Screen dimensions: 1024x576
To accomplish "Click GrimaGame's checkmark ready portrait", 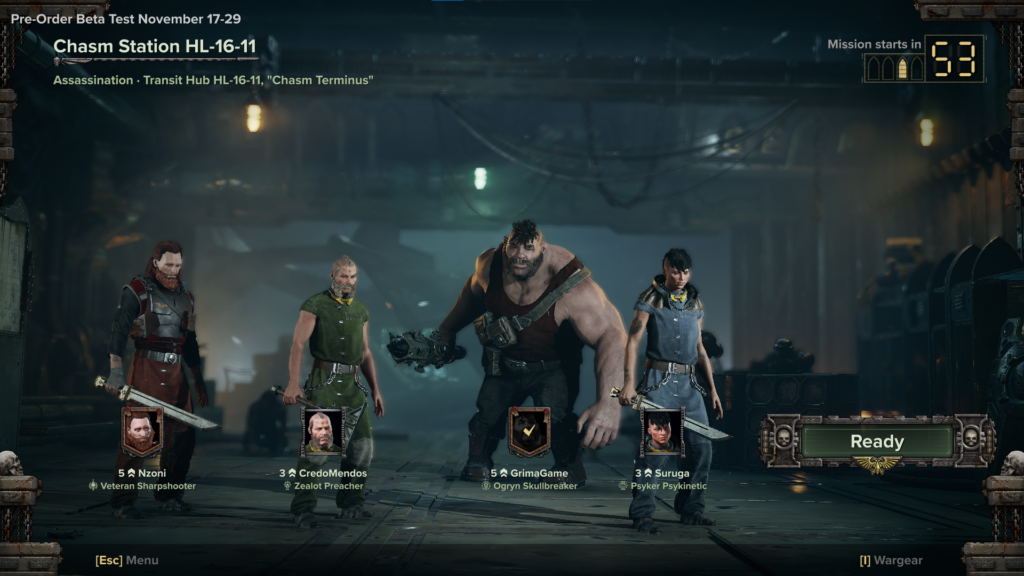I will pos(529,432).
